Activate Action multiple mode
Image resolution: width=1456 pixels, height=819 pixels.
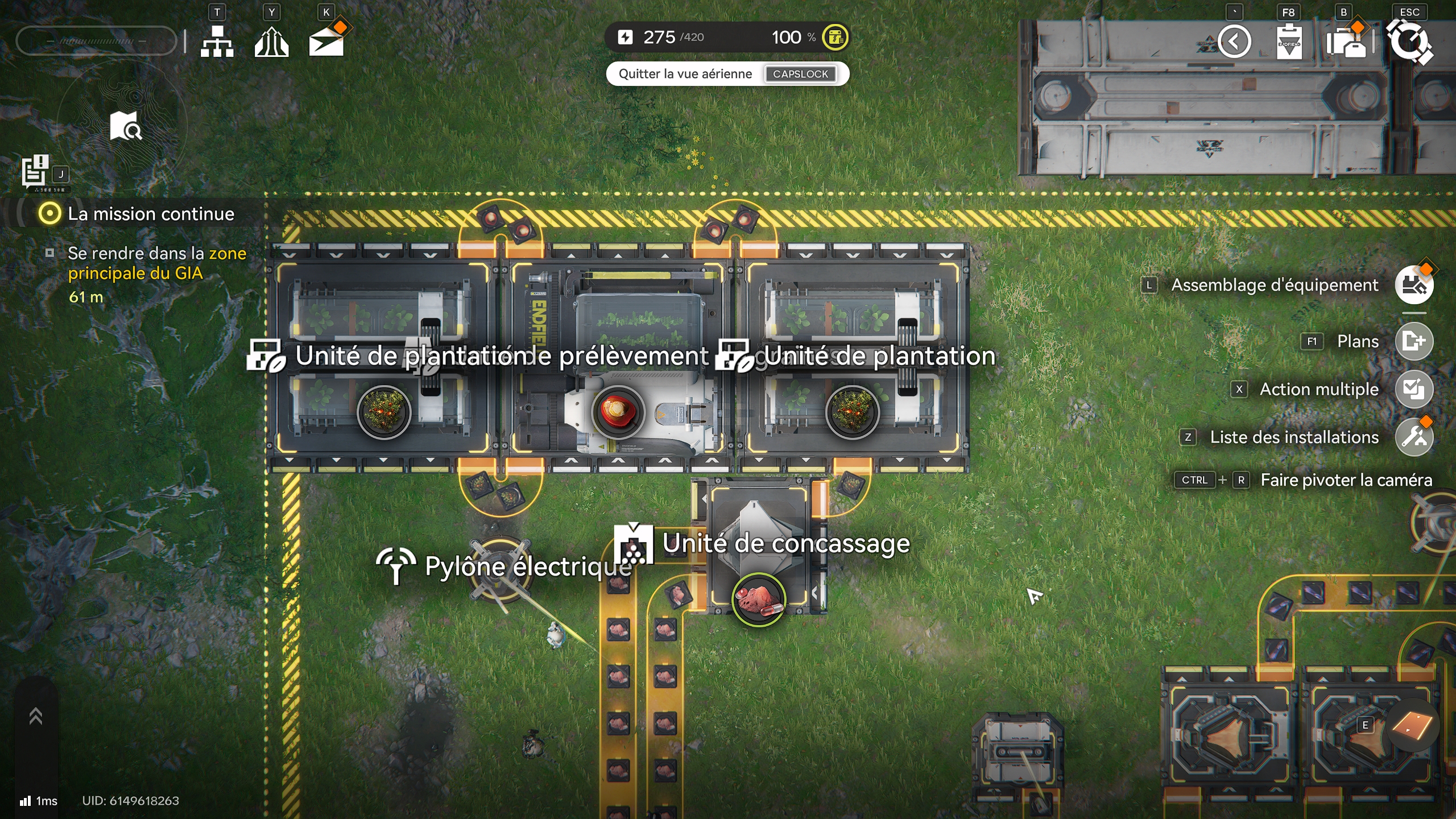coord(1414,390)
